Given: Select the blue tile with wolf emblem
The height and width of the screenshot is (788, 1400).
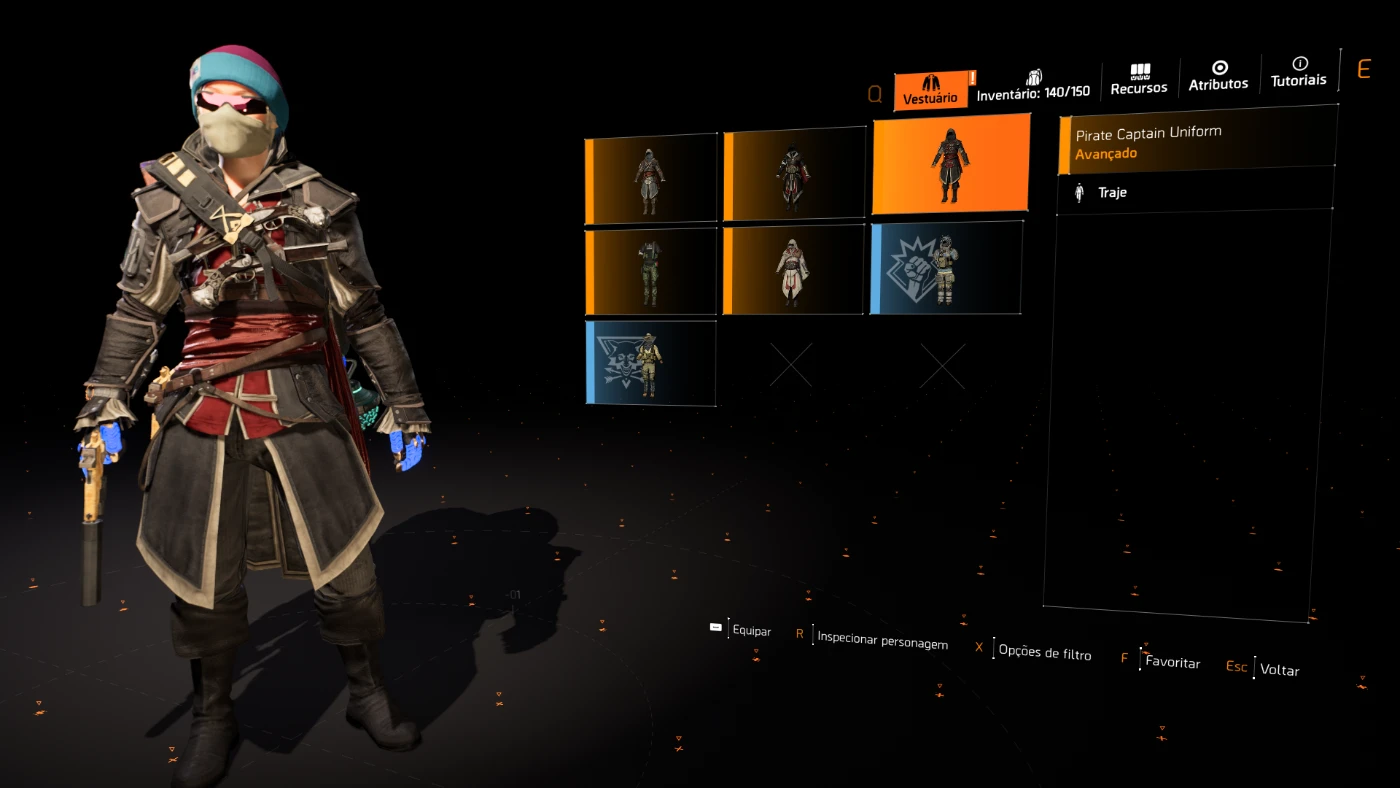Looking at the screenshot, I should pos(651,362).
